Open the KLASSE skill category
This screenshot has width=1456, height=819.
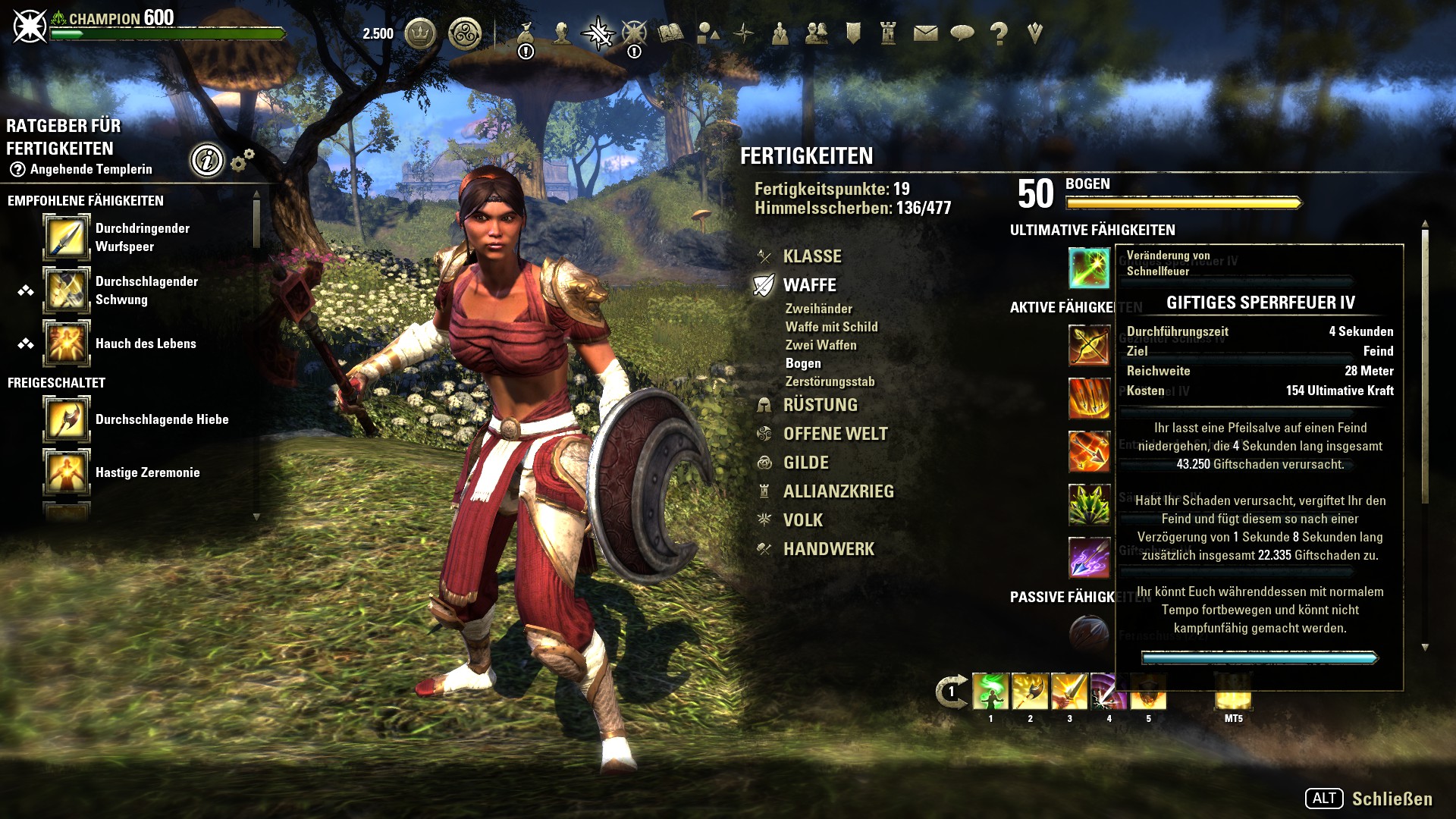pos(811,256)
